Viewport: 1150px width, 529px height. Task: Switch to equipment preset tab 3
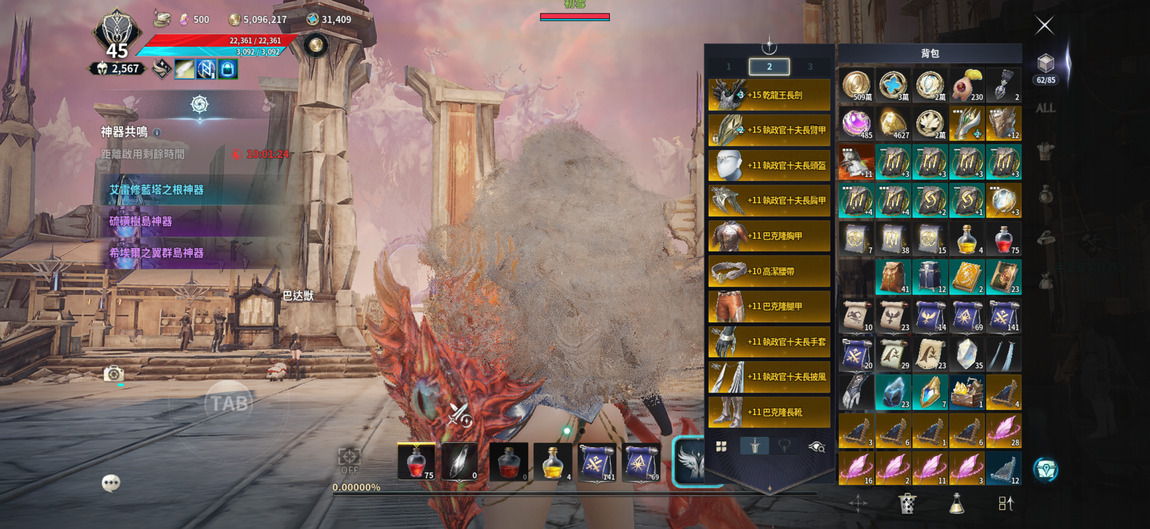(x=810, y=67)
